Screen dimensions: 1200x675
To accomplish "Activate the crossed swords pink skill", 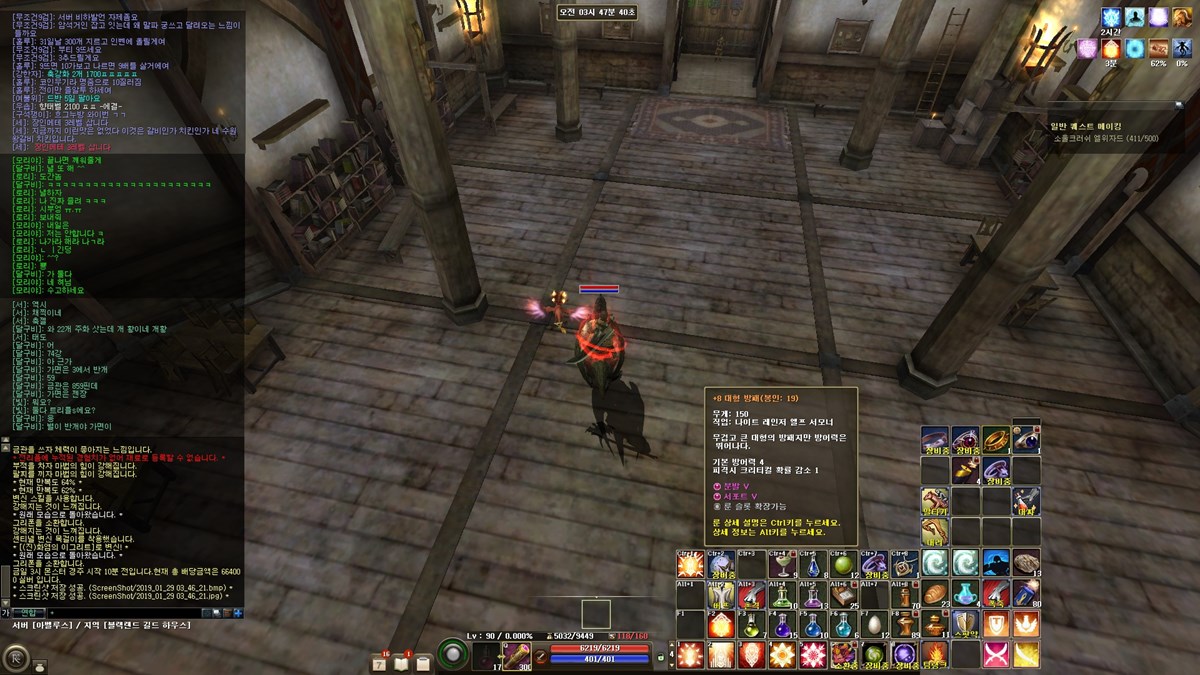I will pyautogui.click(x=996, y=655).
